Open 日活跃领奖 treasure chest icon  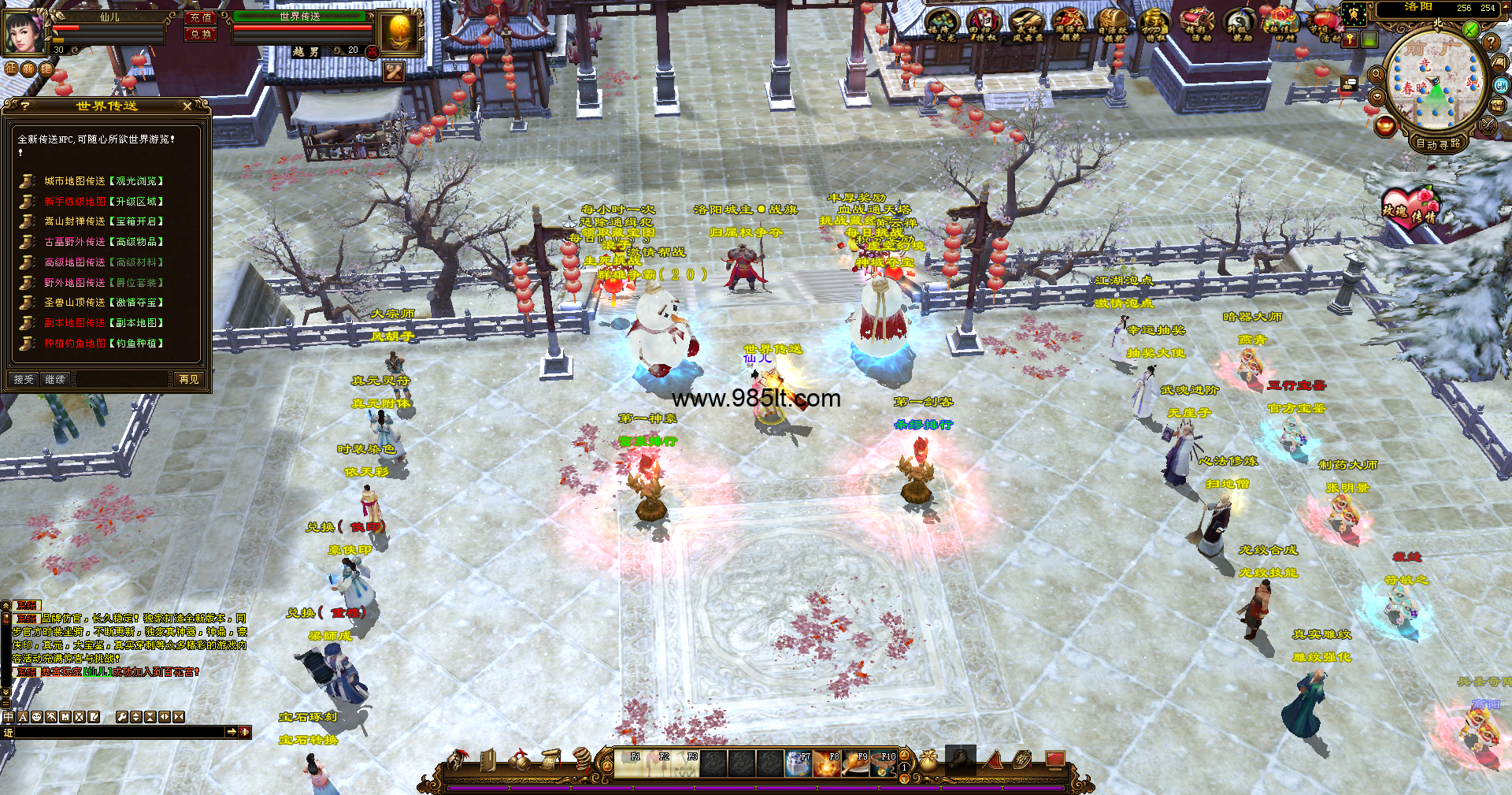tap(1112, 24)
